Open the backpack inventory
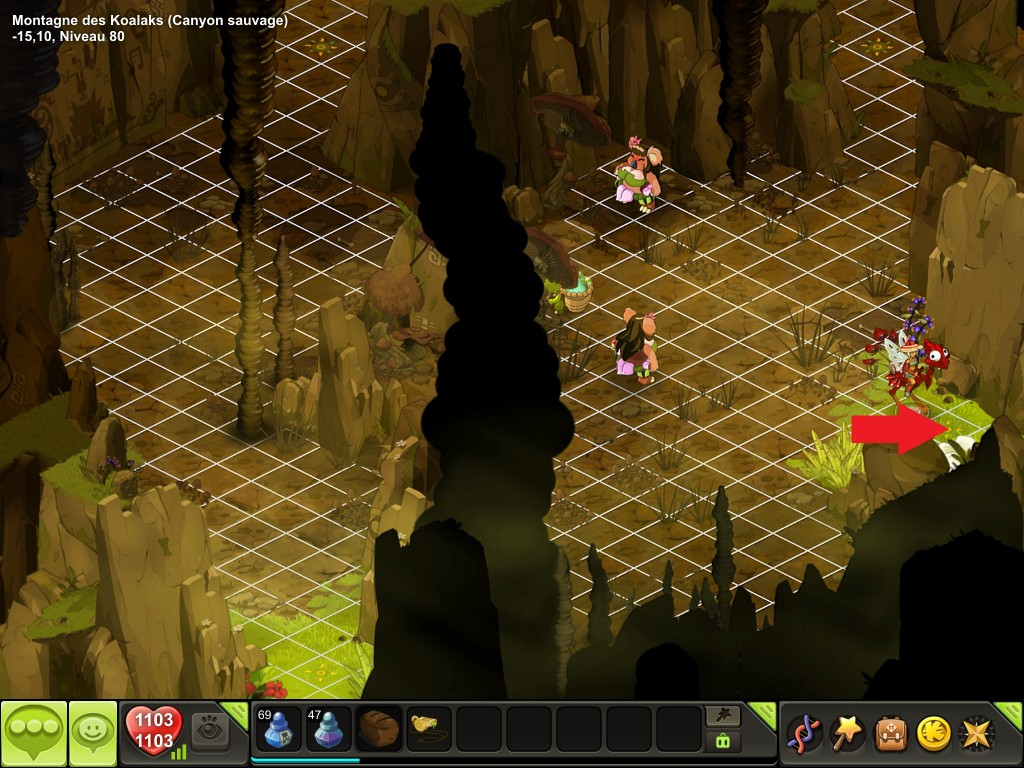Viewport: 1024px width, 768px height. [890, 733]
